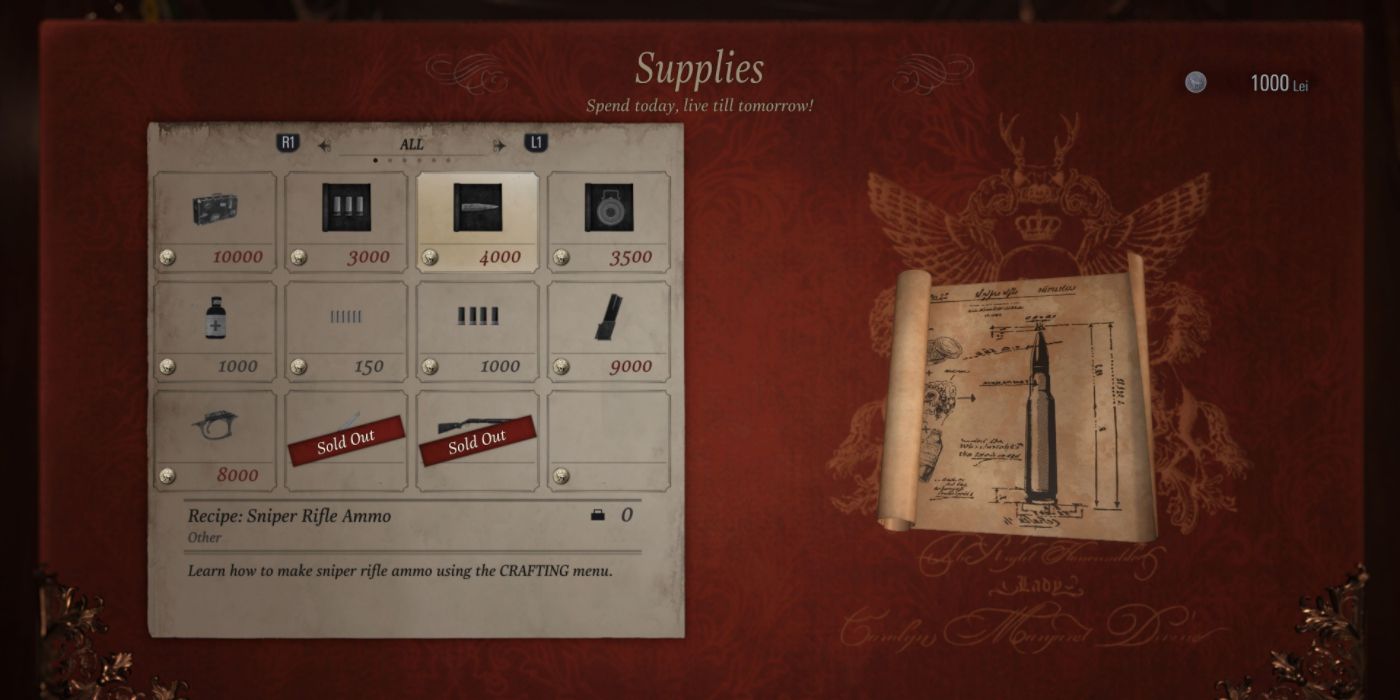Viewport: 1400px width, 700px height.
Task: Select the ALL category tab
Action: click(x=412, y=145)
